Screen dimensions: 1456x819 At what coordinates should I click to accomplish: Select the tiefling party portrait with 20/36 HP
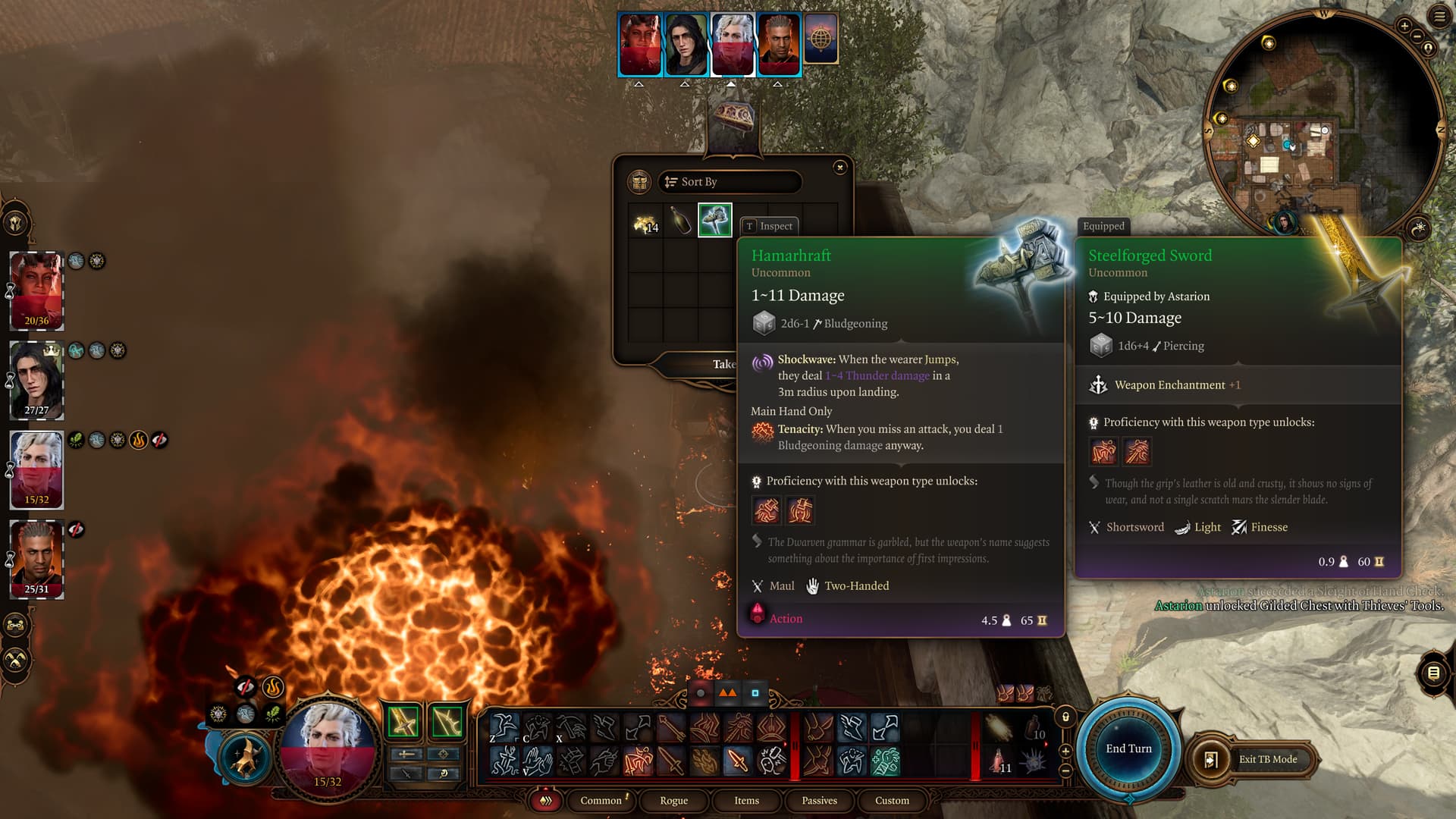[36, 290]
